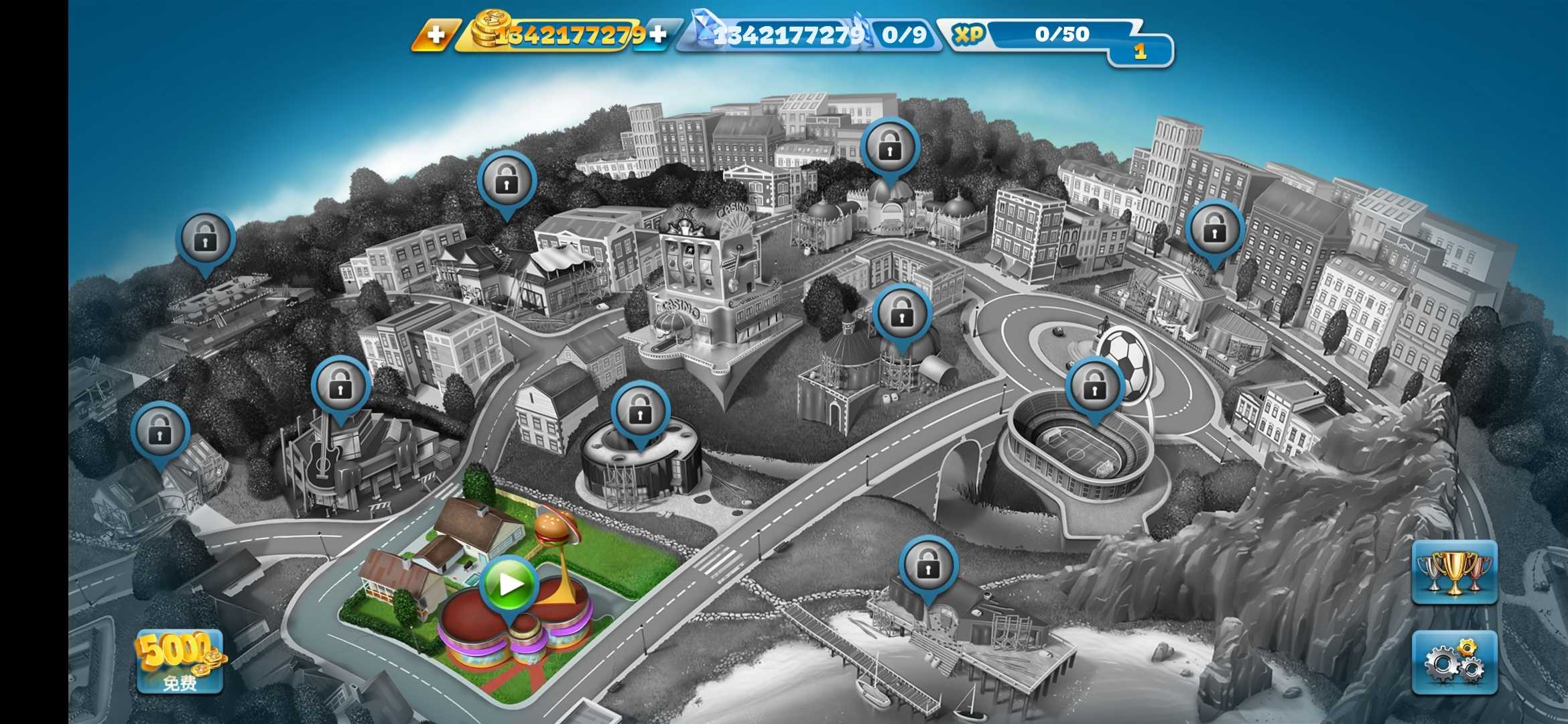Open the gear settings menu
Image resolution: width=1568 pixels, height=724 pixels.
(1454, 662)
